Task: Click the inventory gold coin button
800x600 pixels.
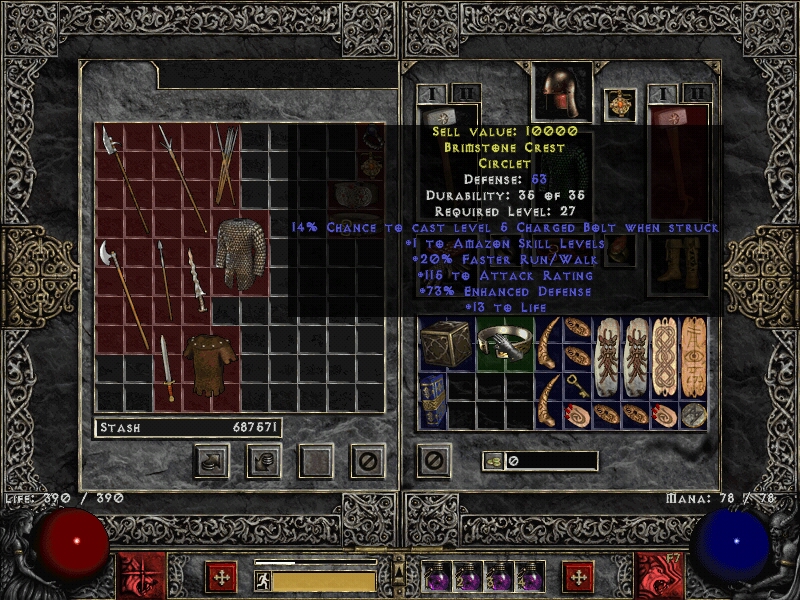Action: tap(491, 461)
